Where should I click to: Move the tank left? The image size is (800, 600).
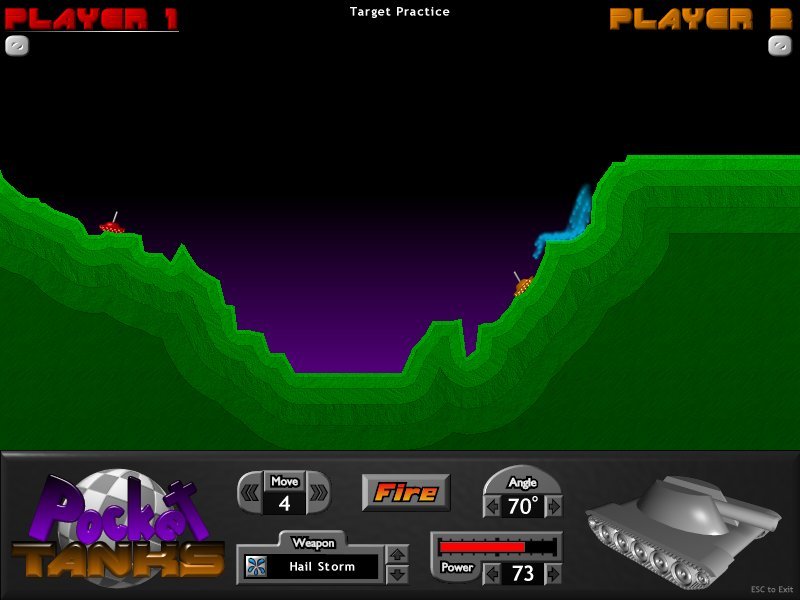point(251,492)
